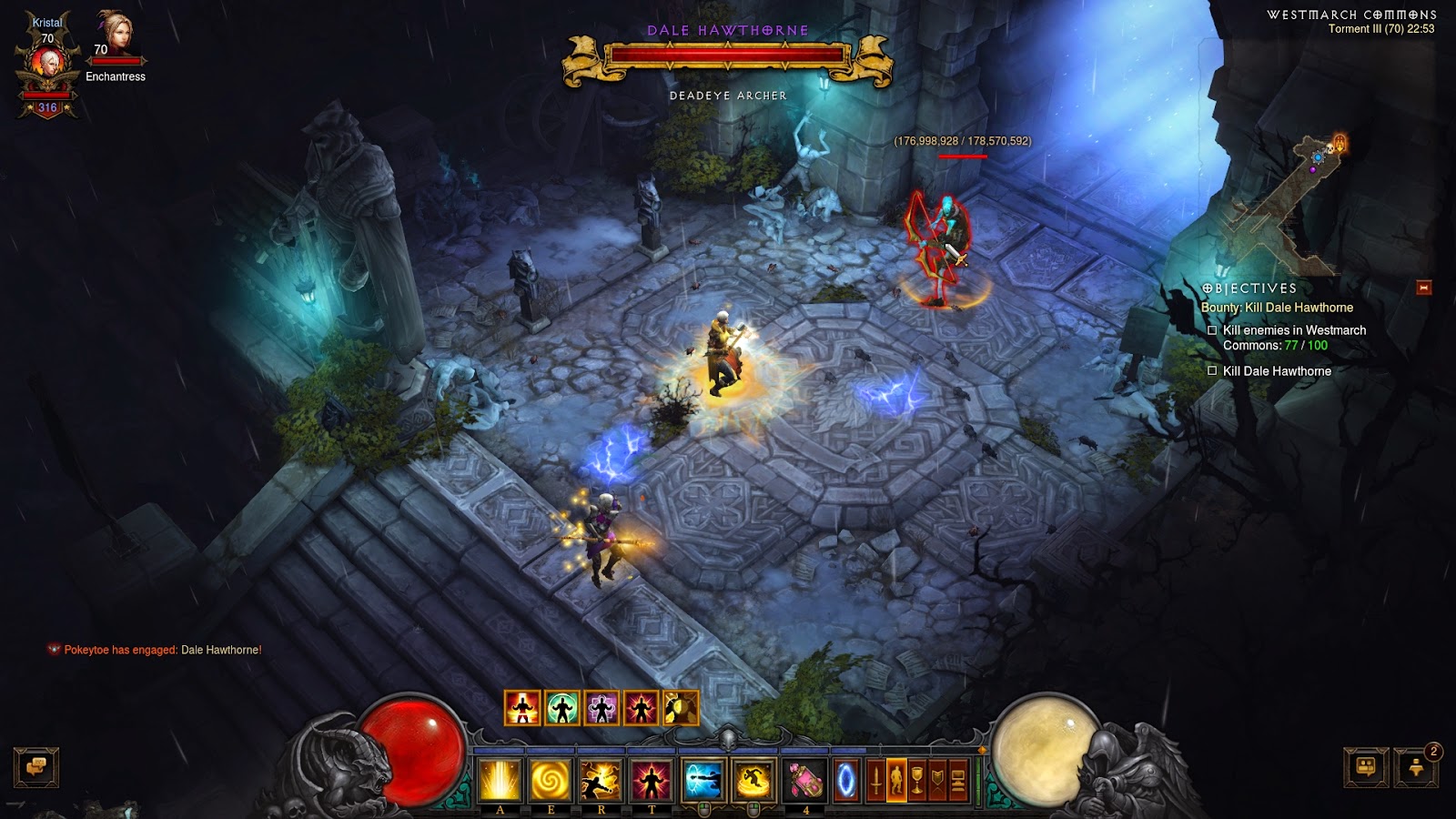The height and width of the screenshot is (819, 1456).
Task: Open the Inventory sword icon
Action: 876,780
